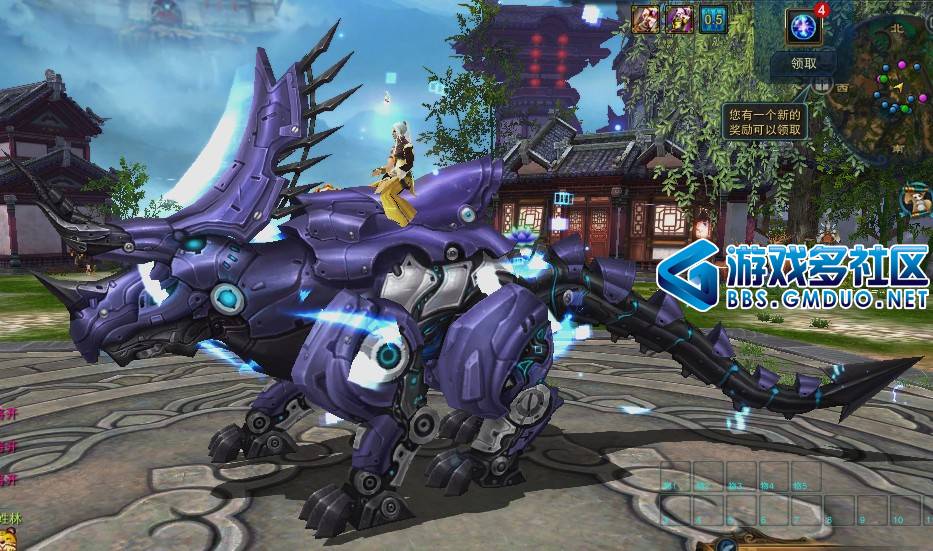Select the purple character buff icon
Image resolution: width=933 pixels, height=551 pixels.
coord(680,18)
